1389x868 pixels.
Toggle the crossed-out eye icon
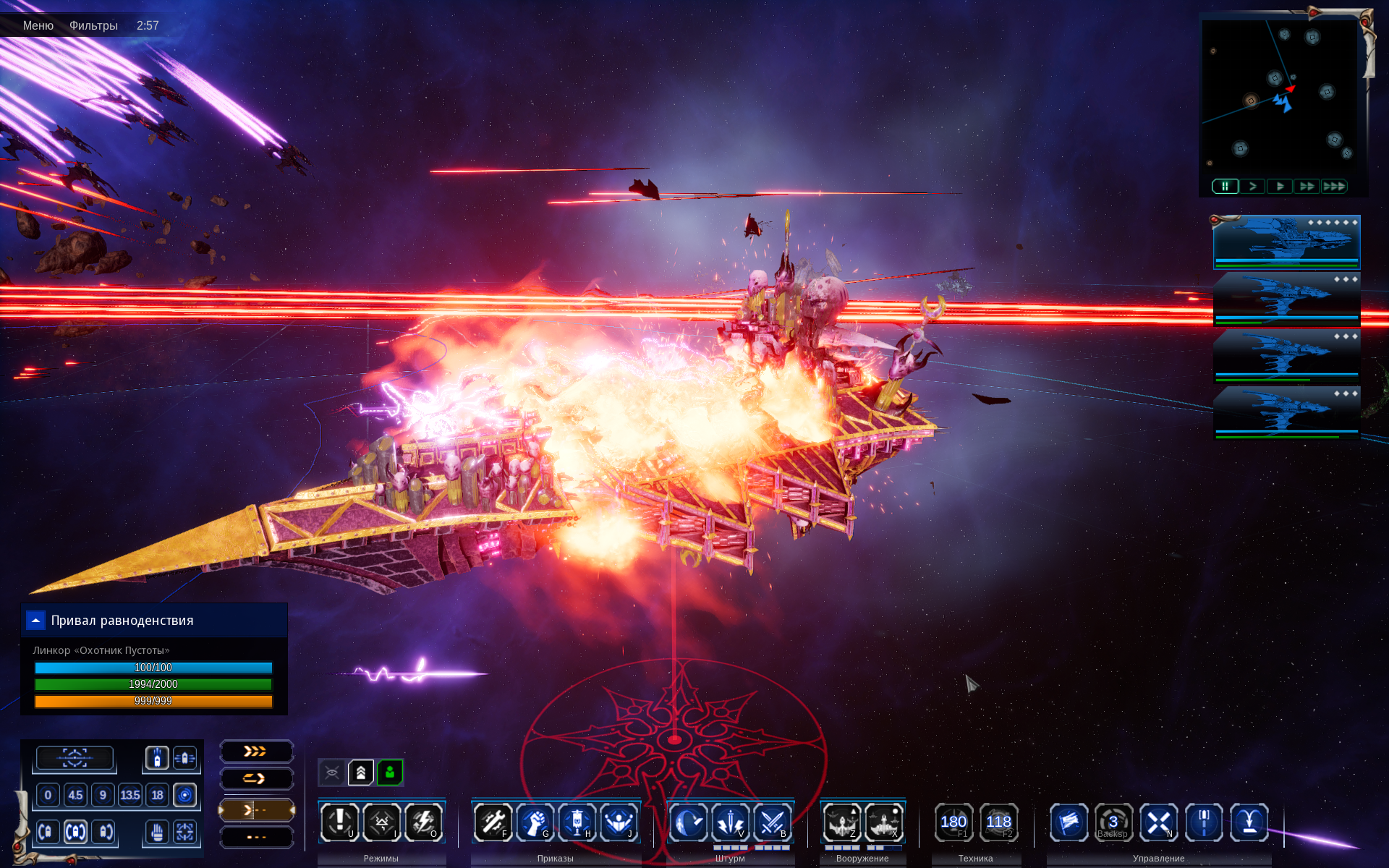pyautogui.click(x=332, y=773)
